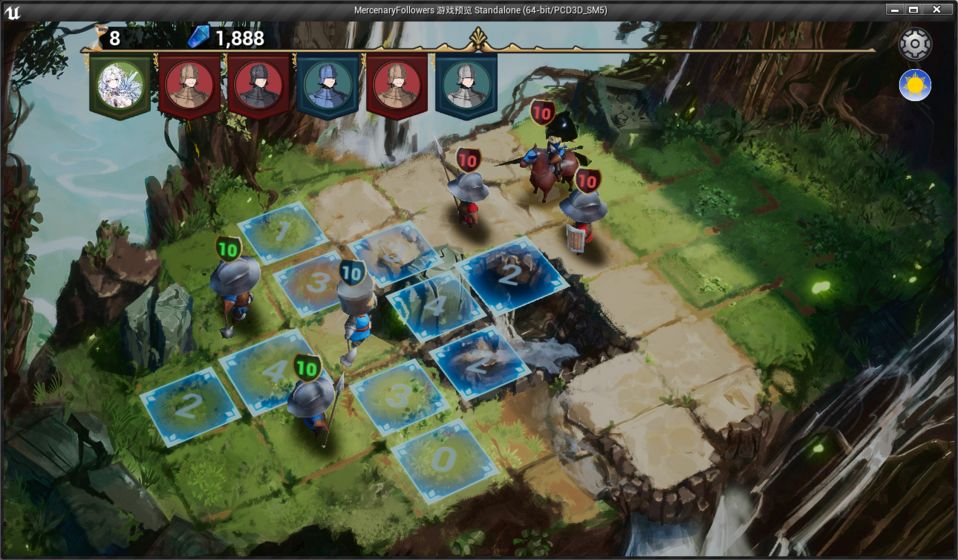Pick the grey-helmet soldier on navy banner
958x560 pixels.
point(466,83)
